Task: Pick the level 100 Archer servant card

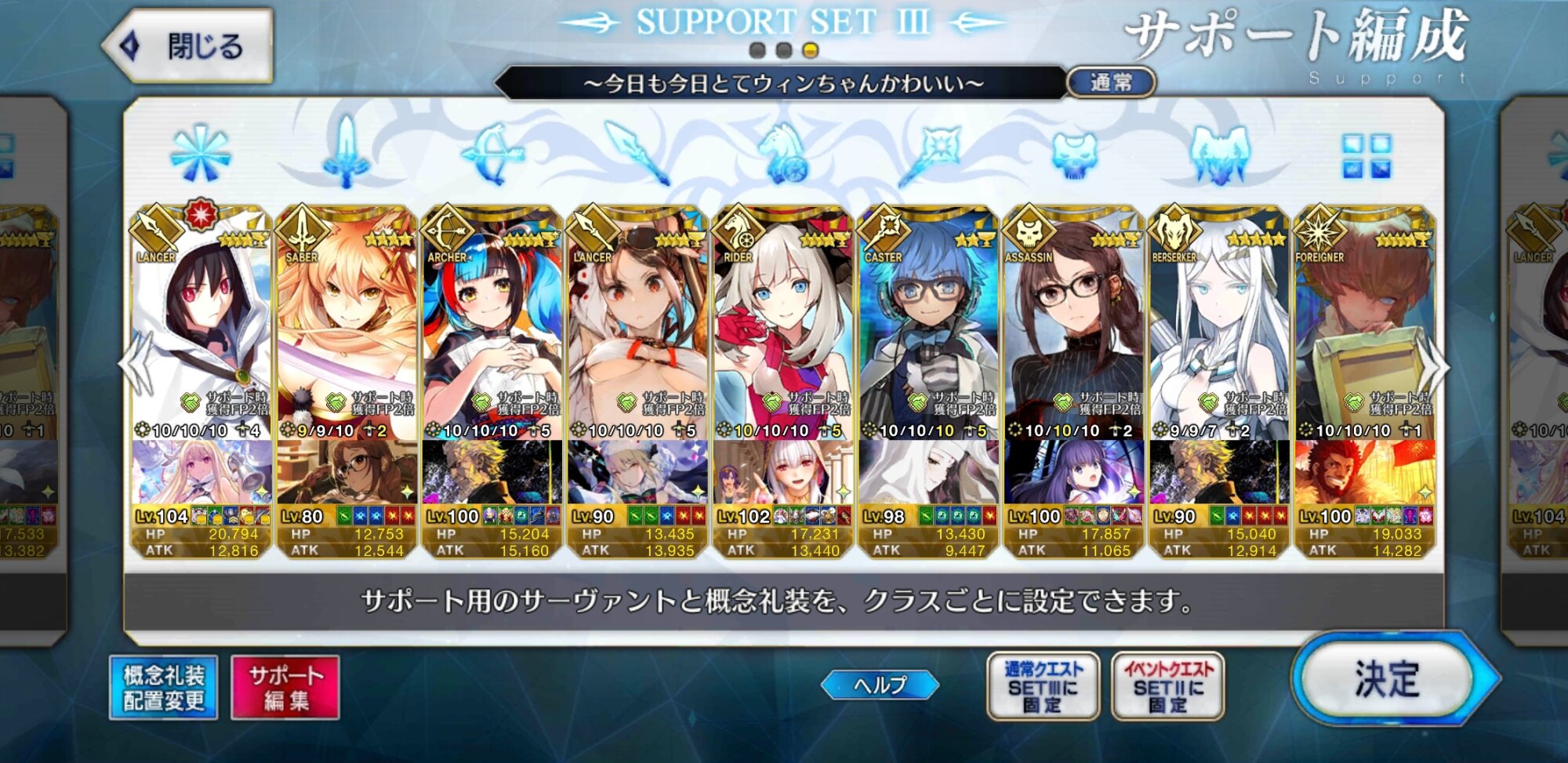Action: 492,329
